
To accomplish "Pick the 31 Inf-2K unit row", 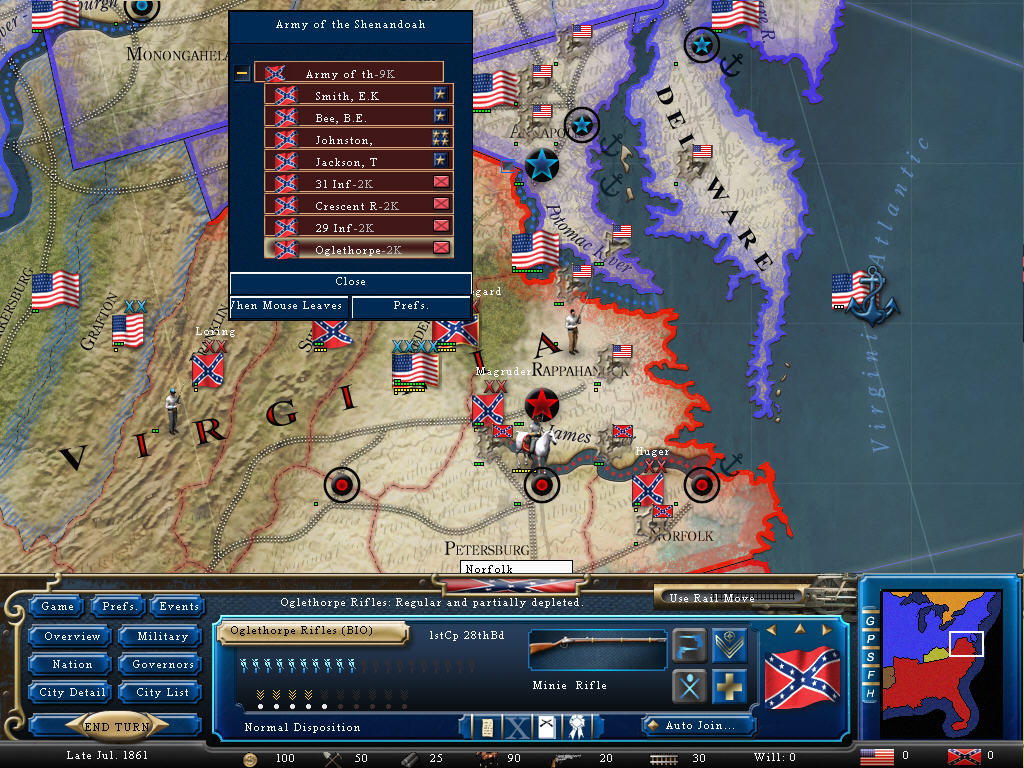I will tap(358, 183).
